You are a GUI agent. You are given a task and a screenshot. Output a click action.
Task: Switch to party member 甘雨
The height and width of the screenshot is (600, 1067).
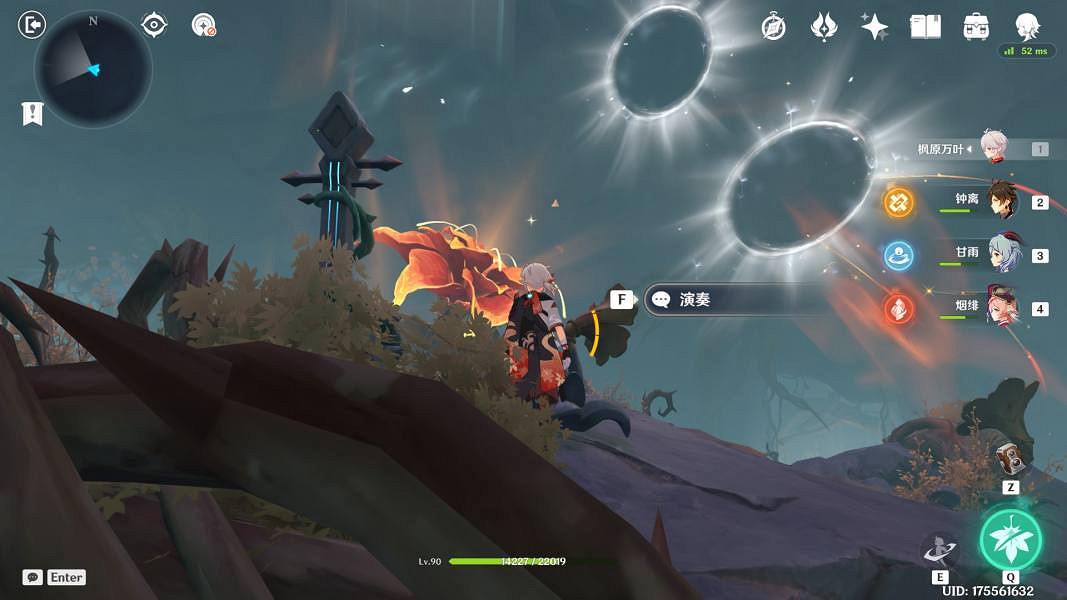tap(1003, 255)
